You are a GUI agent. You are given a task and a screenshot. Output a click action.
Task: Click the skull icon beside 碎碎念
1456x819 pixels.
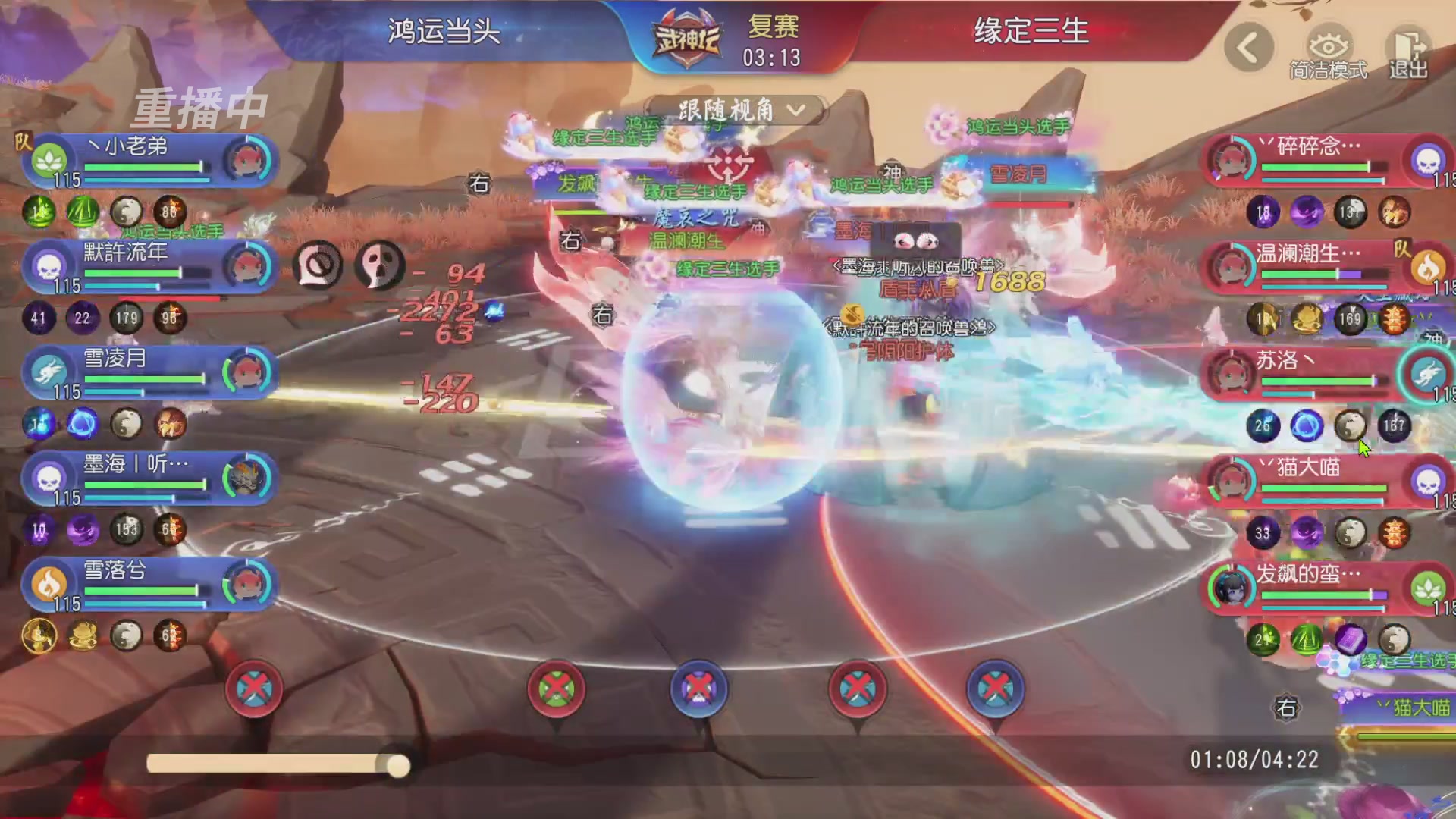click(x=1429, y=161)
